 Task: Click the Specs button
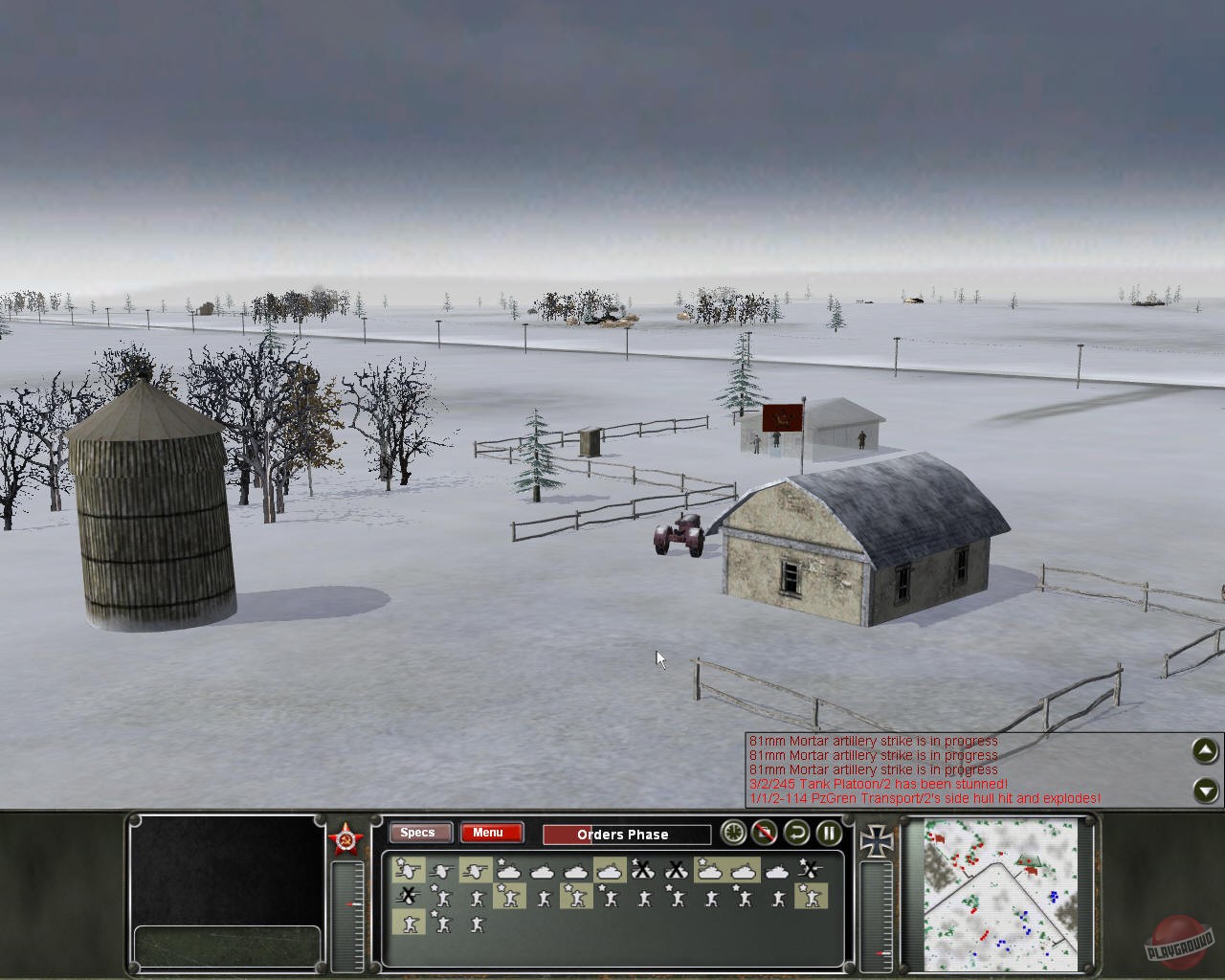(419, 833)
